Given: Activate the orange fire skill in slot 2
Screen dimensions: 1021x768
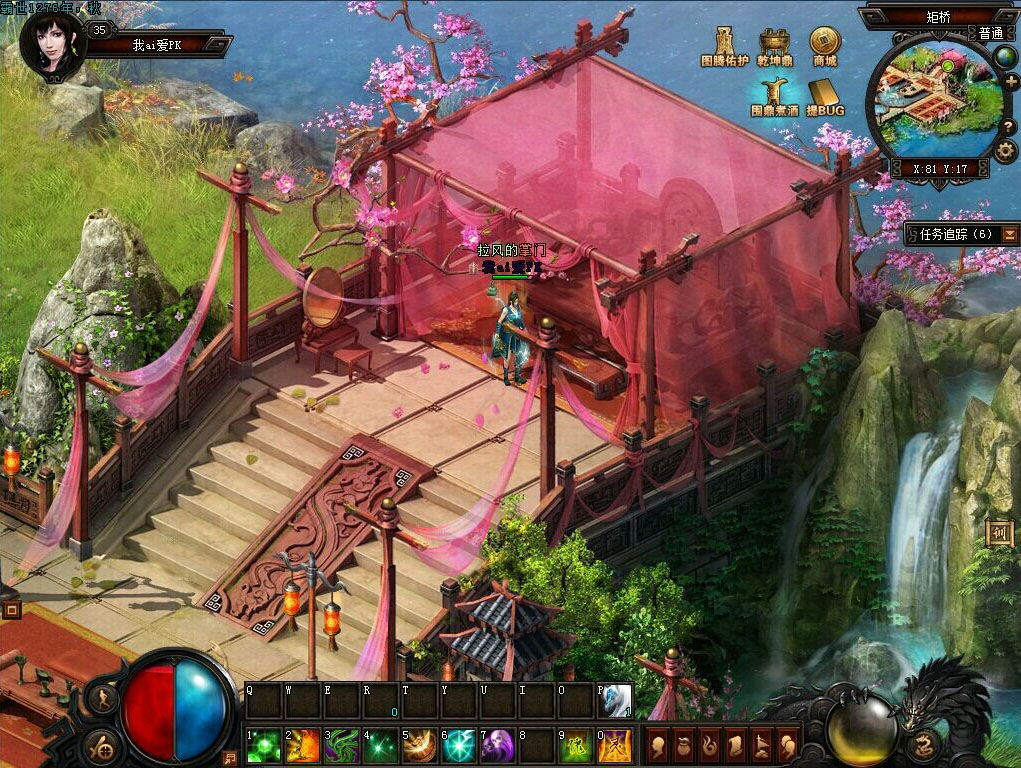Looking at the screenshot, I should (302, 745).
